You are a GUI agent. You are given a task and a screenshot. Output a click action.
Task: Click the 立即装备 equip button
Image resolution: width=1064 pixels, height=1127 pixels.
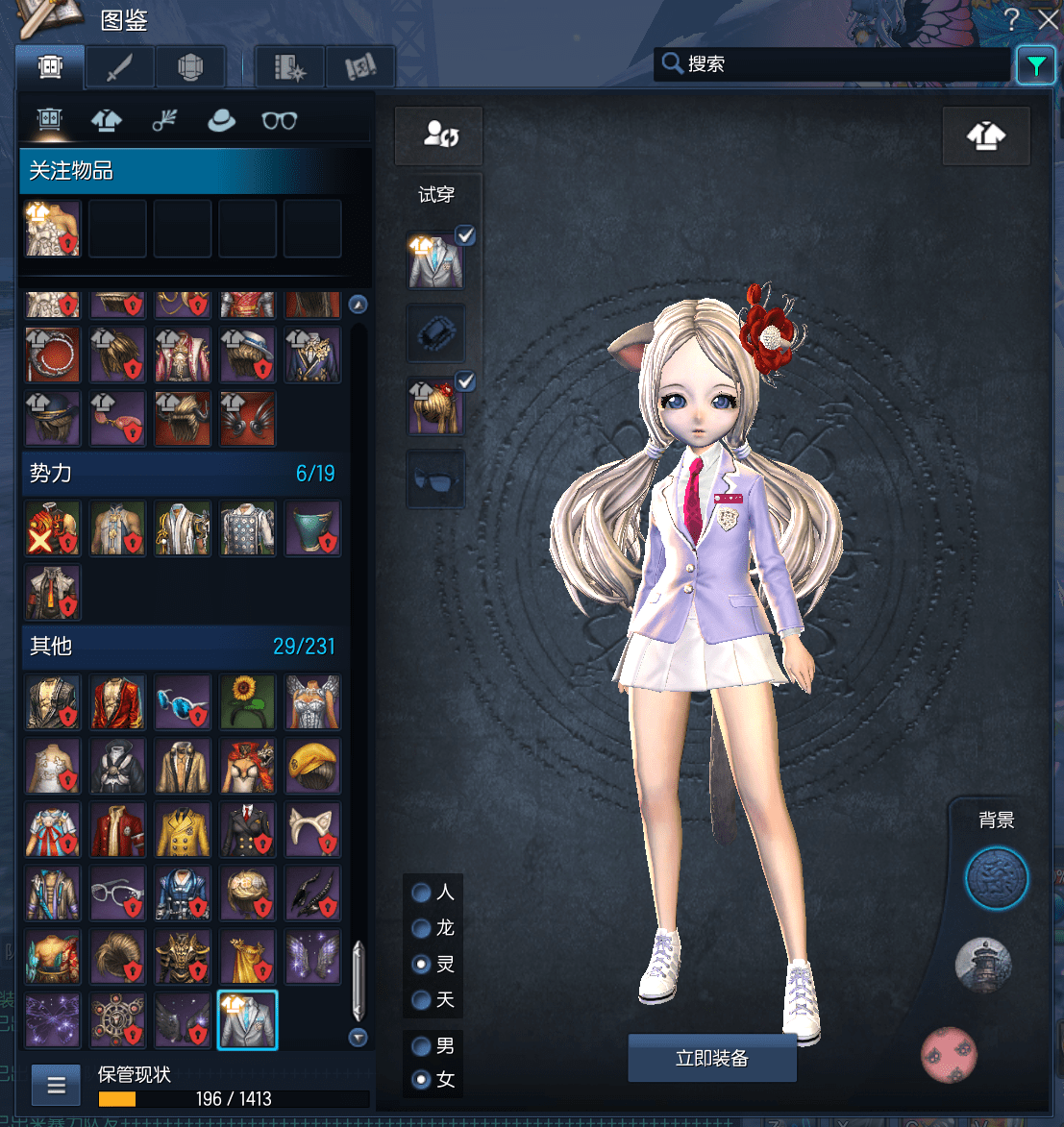[711, 1058]
